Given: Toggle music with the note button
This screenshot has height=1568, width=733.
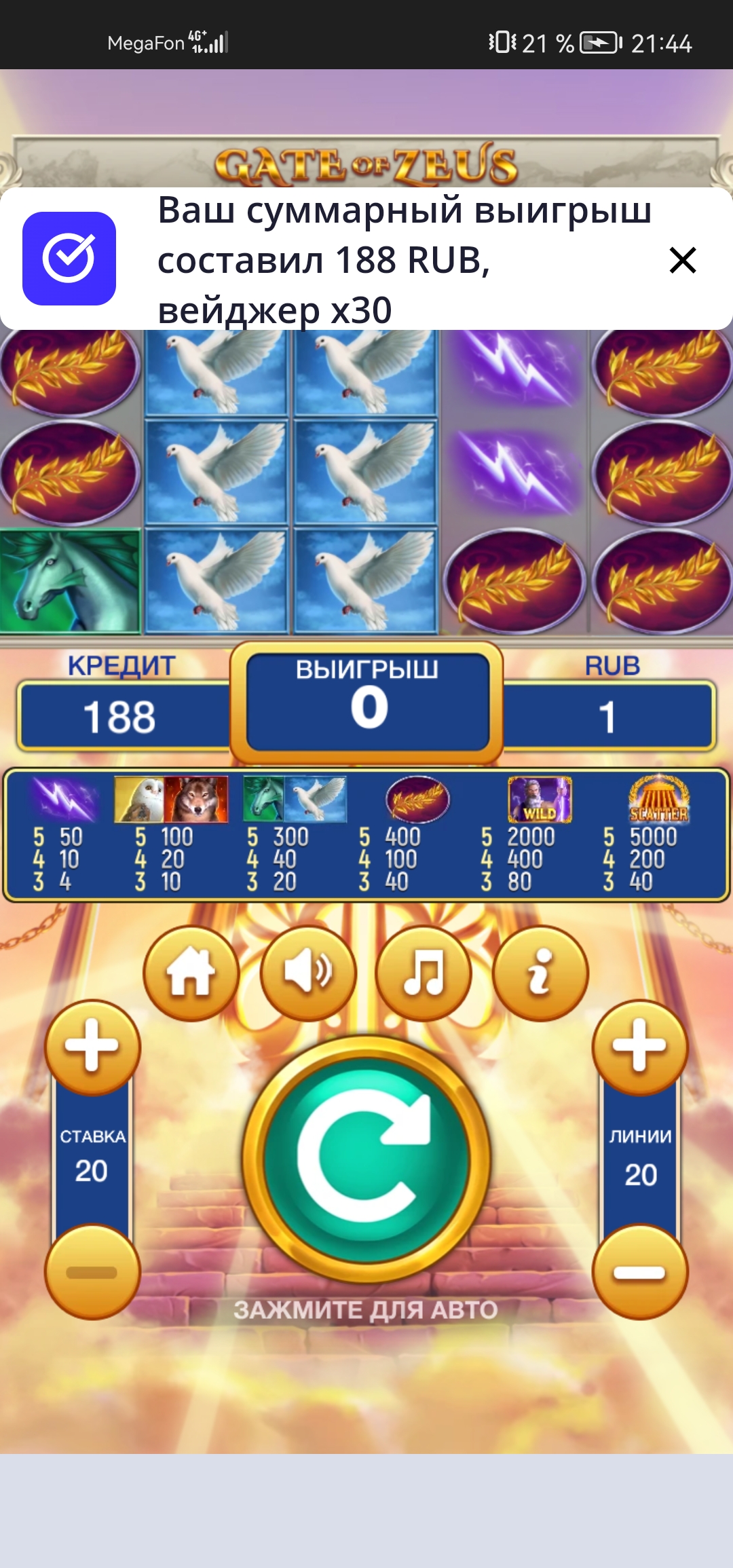Looking at the screenshot, I should click(x=424, y=973).
